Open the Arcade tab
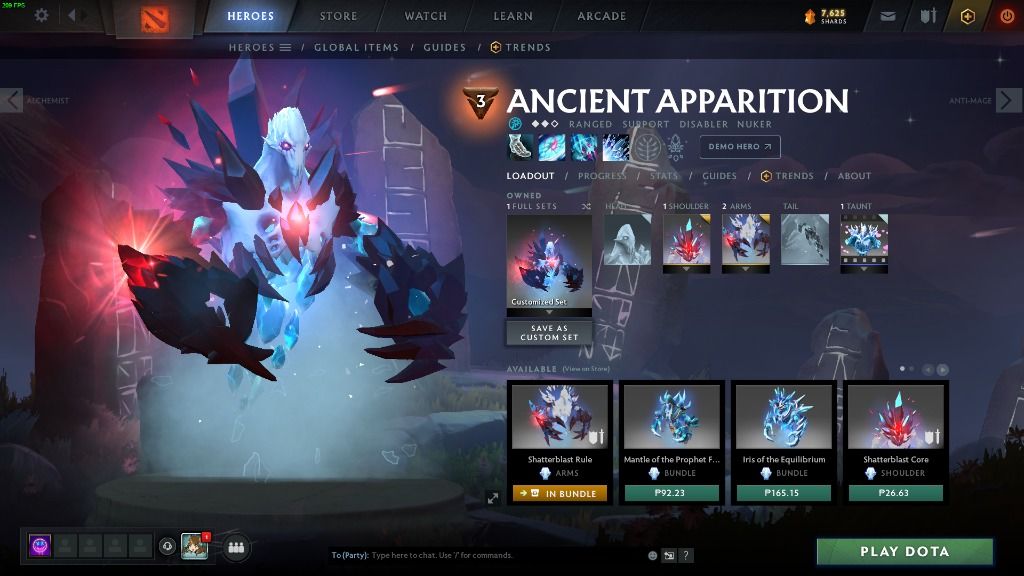Viewport: 1024px width, 576px height. (x=601, y=16)
